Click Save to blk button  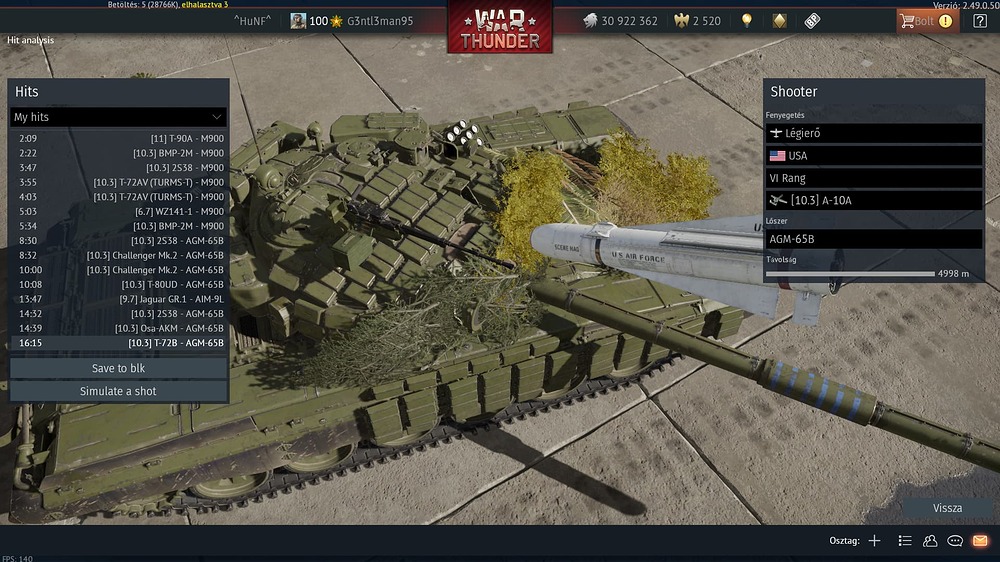[118, 368]
